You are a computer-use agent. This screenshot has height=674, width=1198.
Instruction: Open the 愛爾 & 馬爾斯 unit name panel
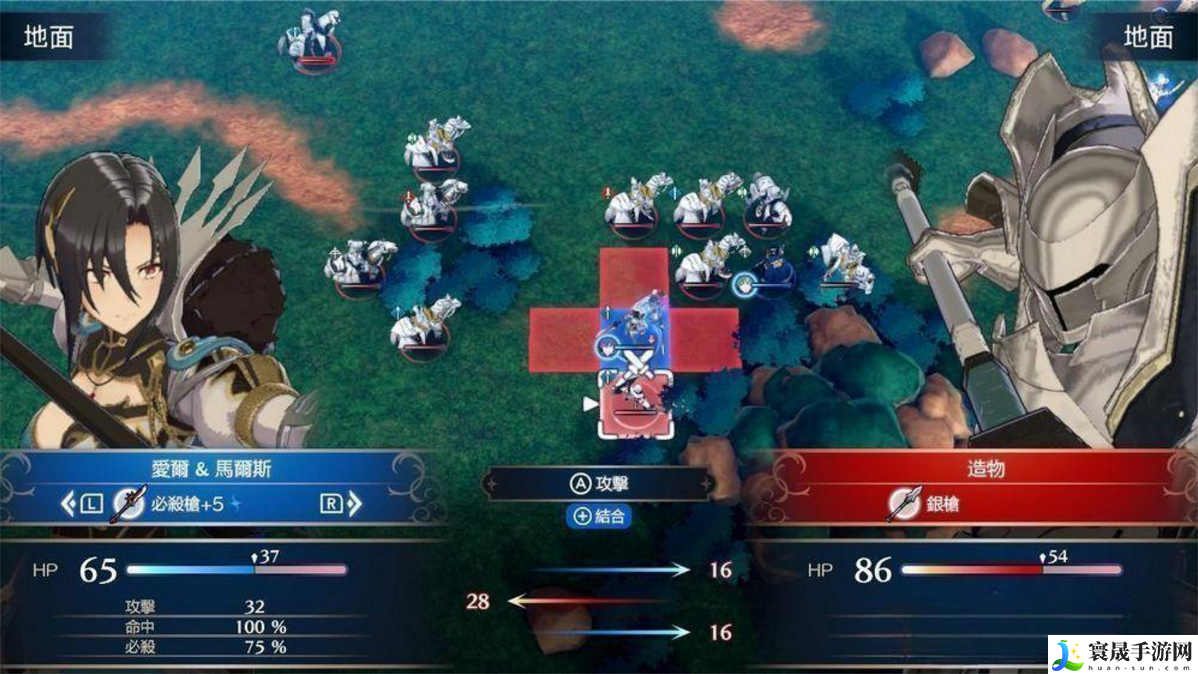pos(209,467)
